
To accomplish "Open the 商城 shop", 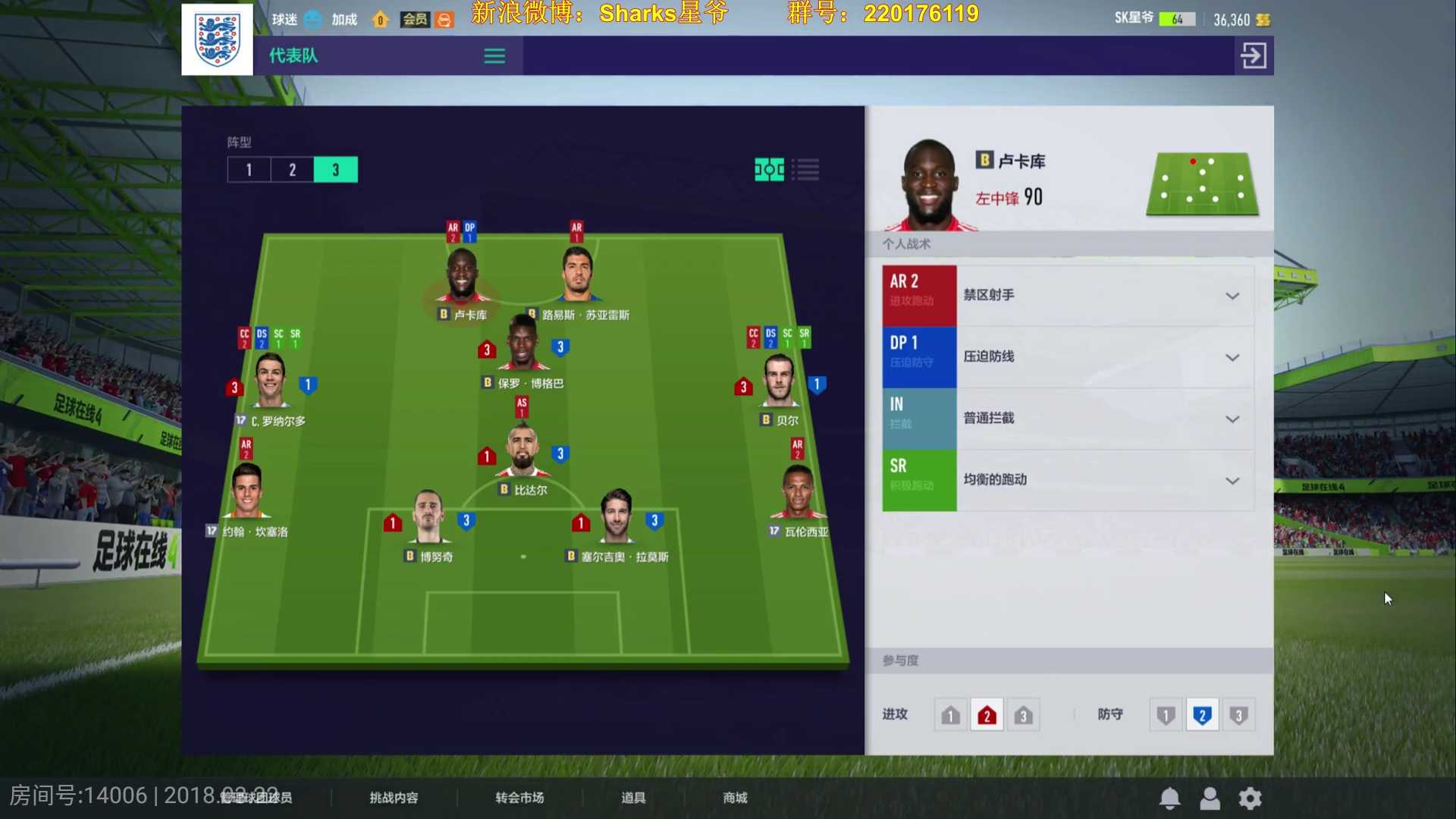I will (x=733, y=798).
